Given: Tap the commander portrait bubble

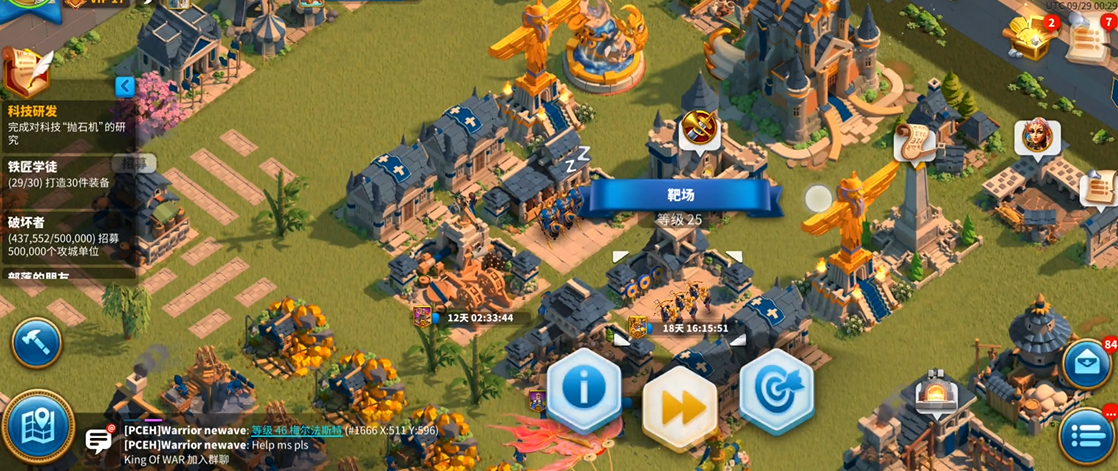Looking at the screenshot, I should coord(1036,138).
